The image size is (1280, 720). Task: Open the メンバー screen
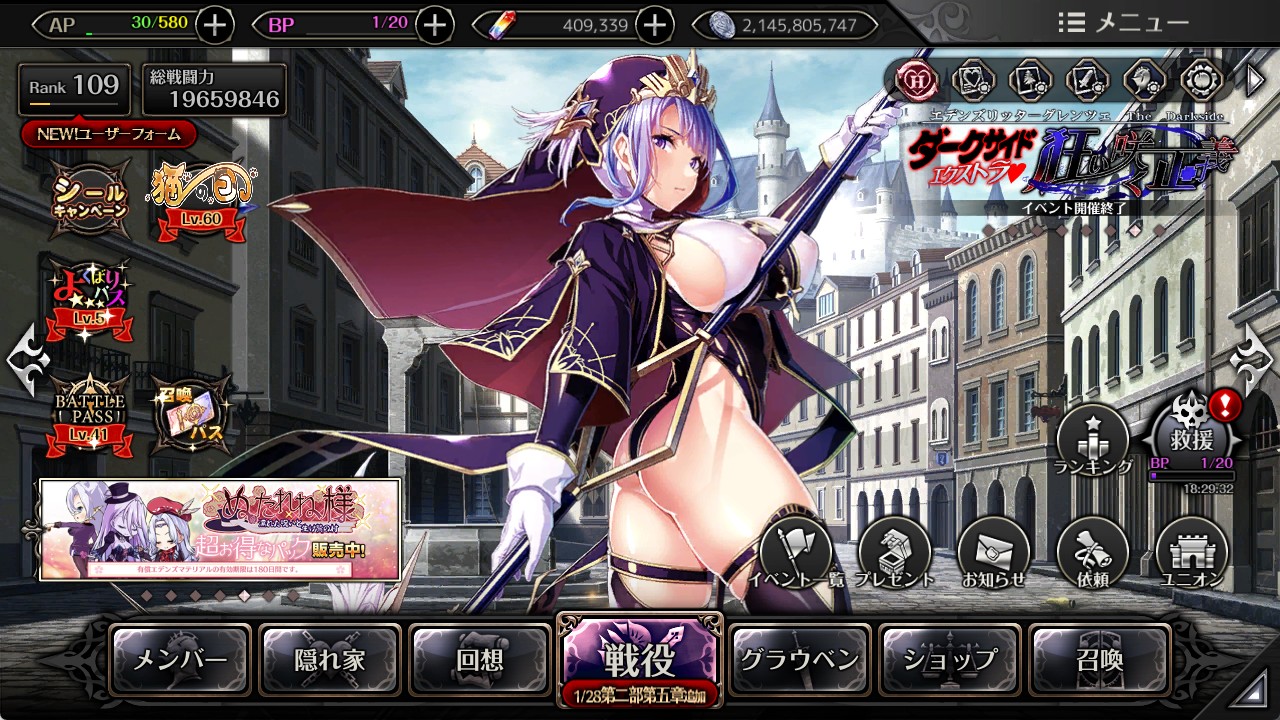pyautogui.click(x=180, y=660)
